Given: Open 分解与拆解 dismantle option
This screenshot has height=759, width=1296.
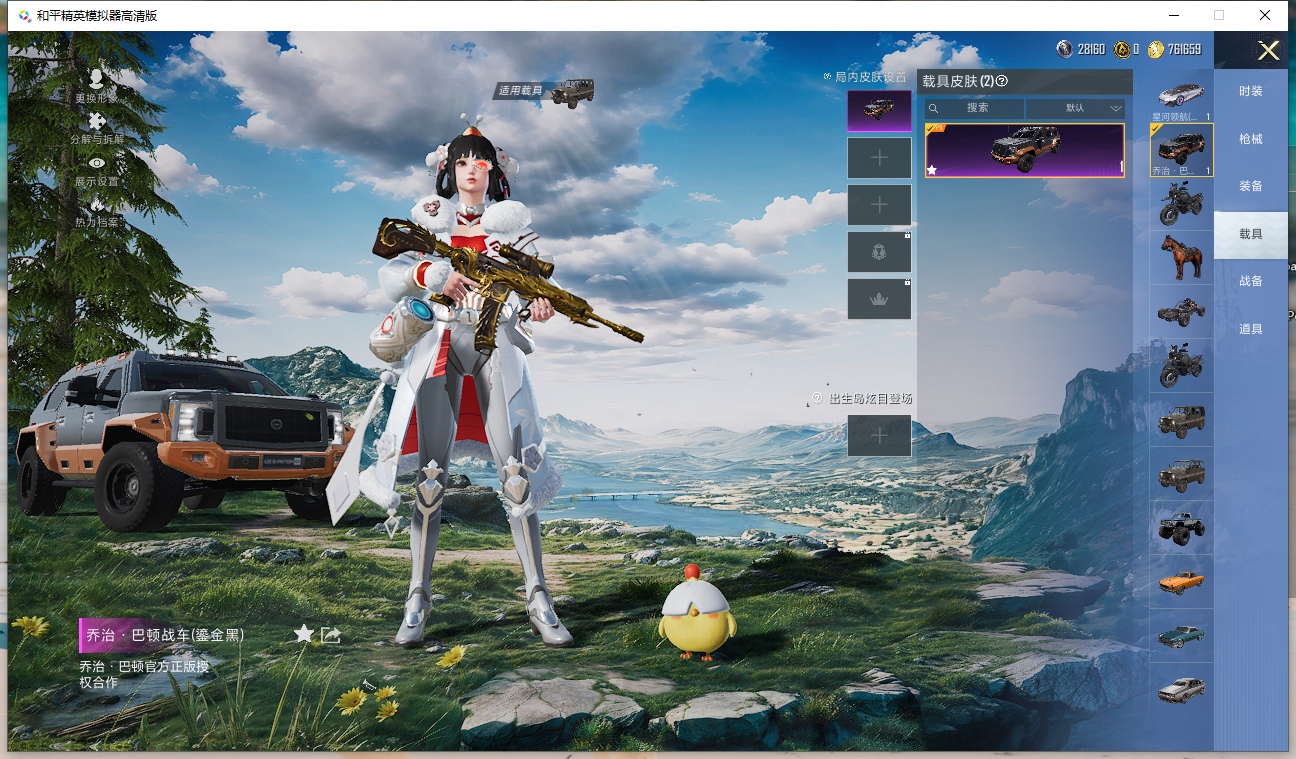Looking at the screenshot, I should coord(96,128).
